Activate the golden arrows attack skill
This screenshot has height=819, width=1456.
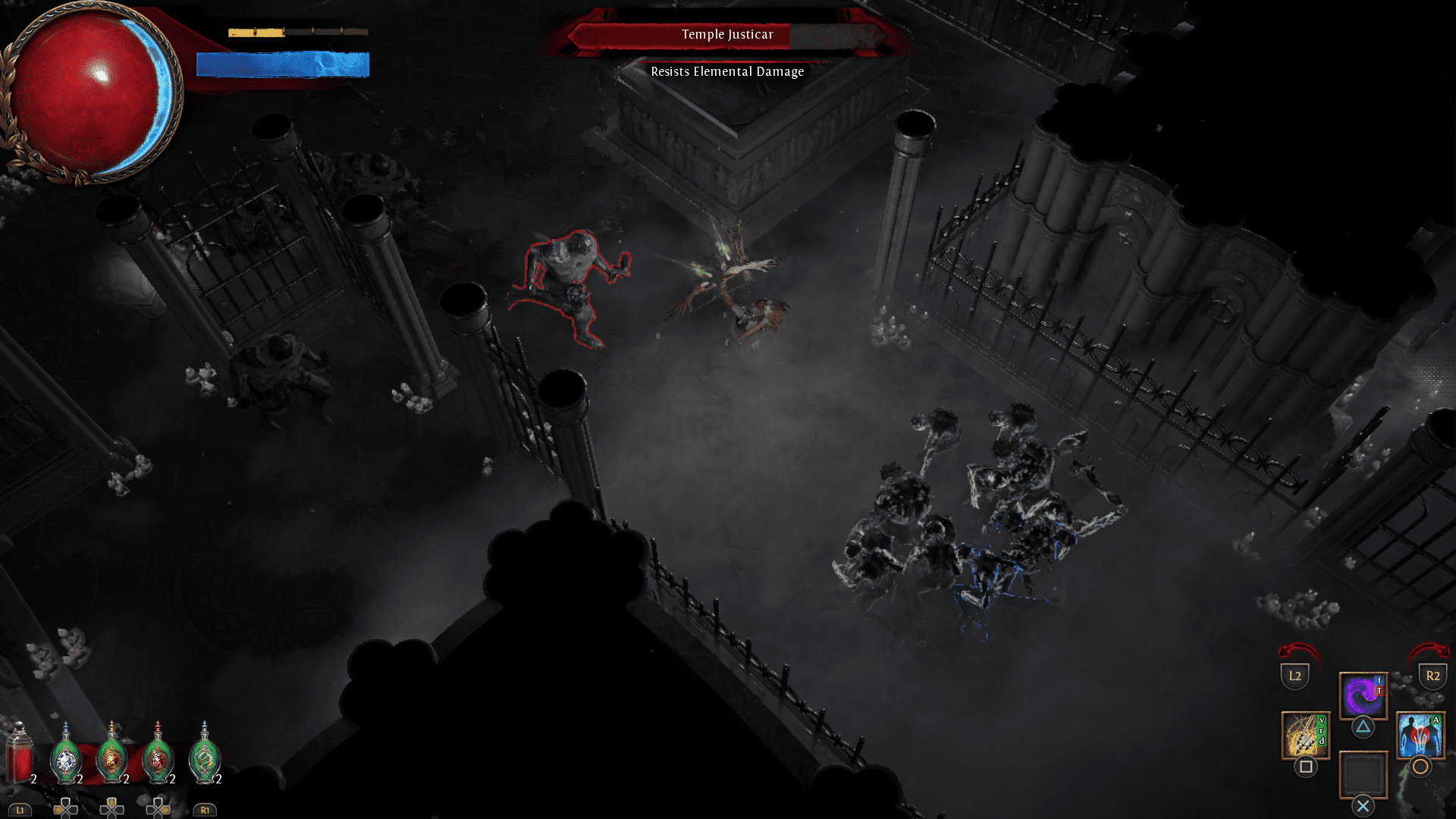click(x=1305, y=735)
